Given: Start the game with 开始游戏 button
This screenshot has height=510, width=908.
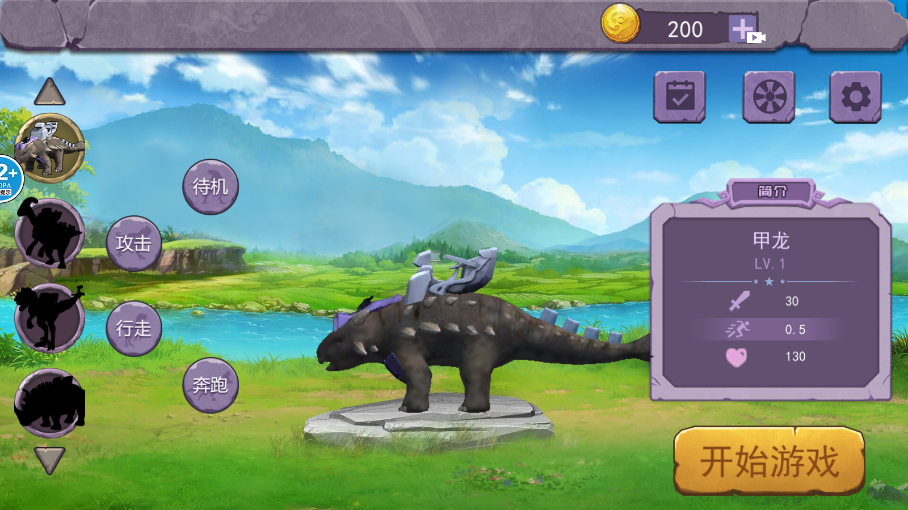Looking at the screenshot, I should [768, 461].
